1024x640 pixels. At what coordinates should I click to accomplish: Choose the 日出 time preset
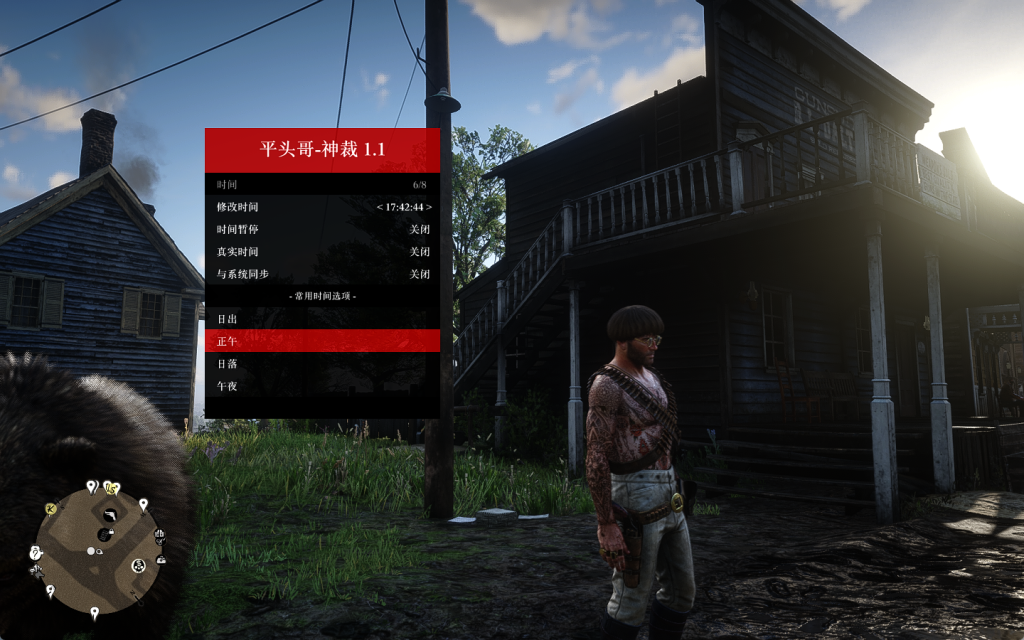click(x=322, y=319)
